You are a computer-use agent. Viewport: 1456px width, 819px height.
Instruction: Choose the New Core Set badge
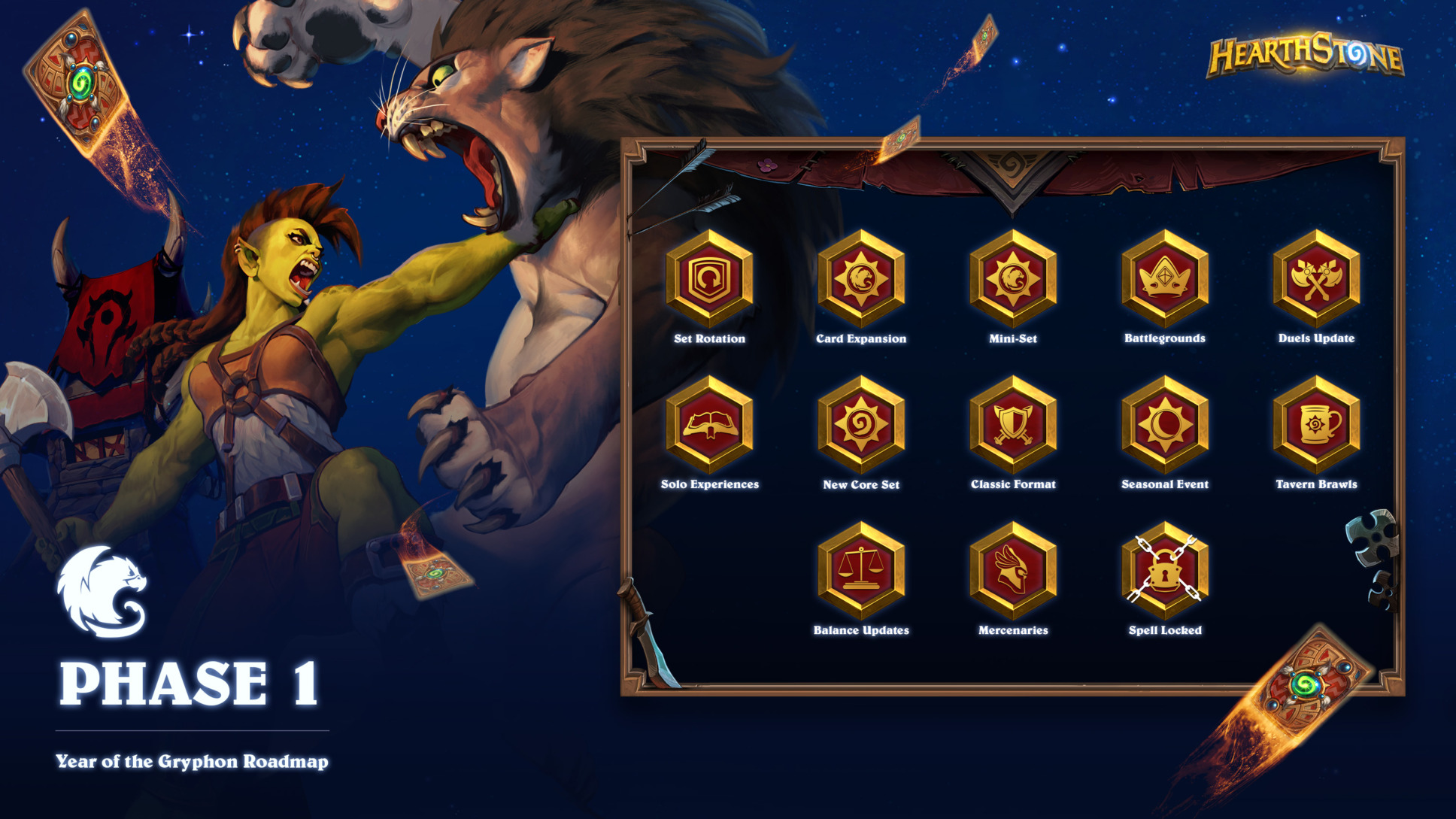tap(861, 425)
